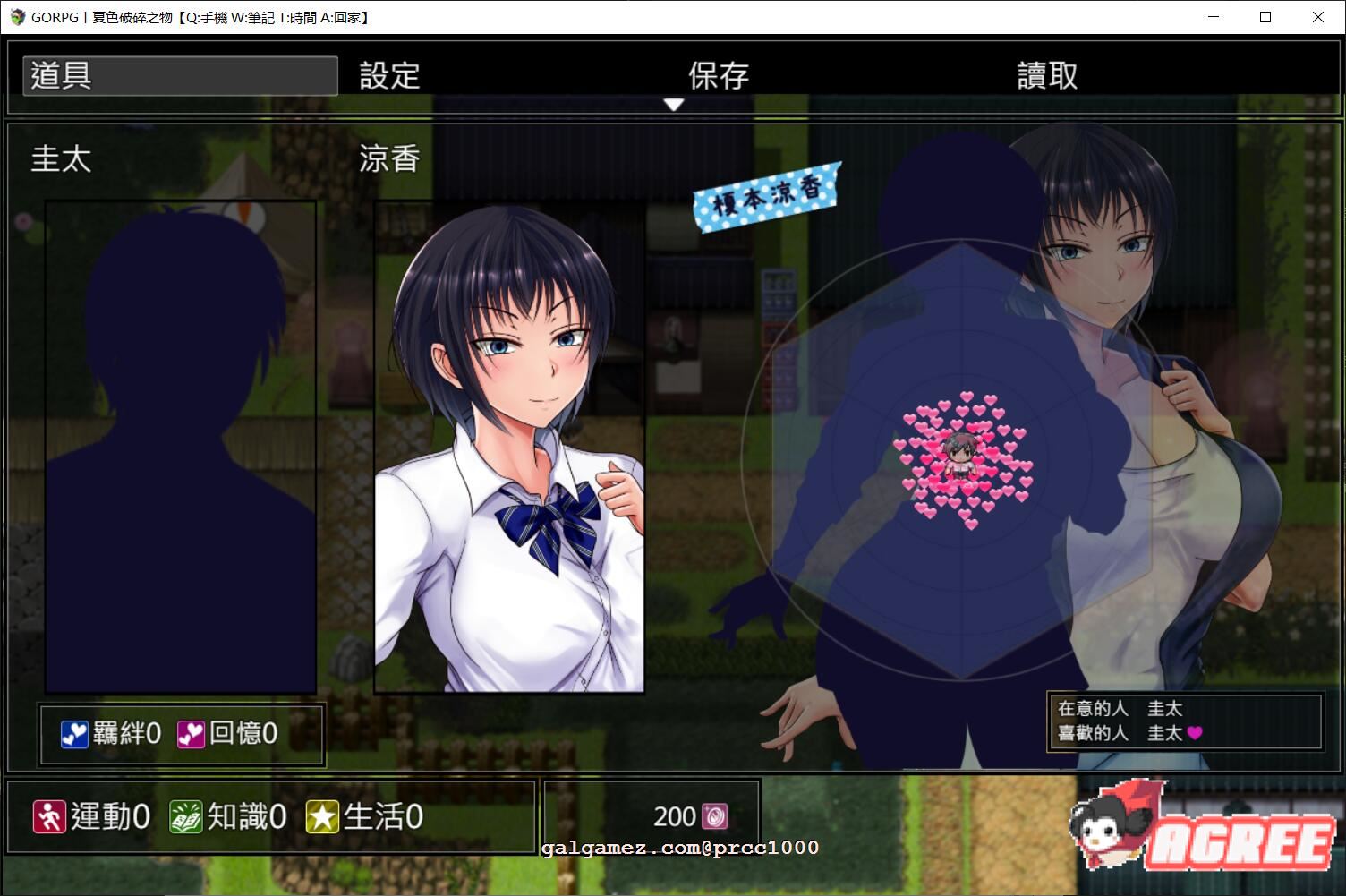Screen dimensions: 1346x896
Task: Open the 設定 settings menu
Action: (x=389, y=74)
